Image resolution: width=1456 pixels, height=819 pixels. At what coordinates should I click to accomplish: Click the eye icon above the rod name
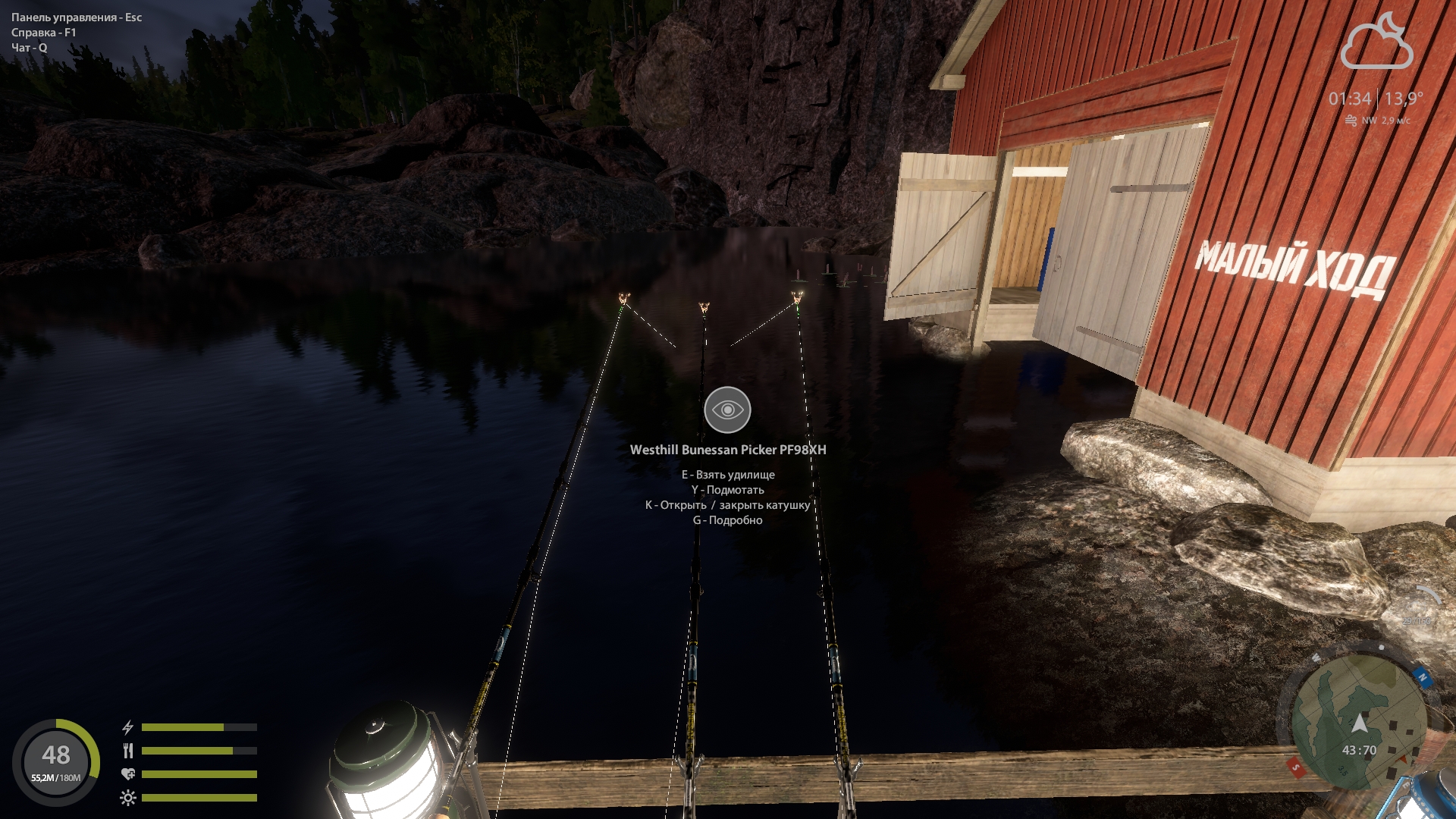[727, 409]
